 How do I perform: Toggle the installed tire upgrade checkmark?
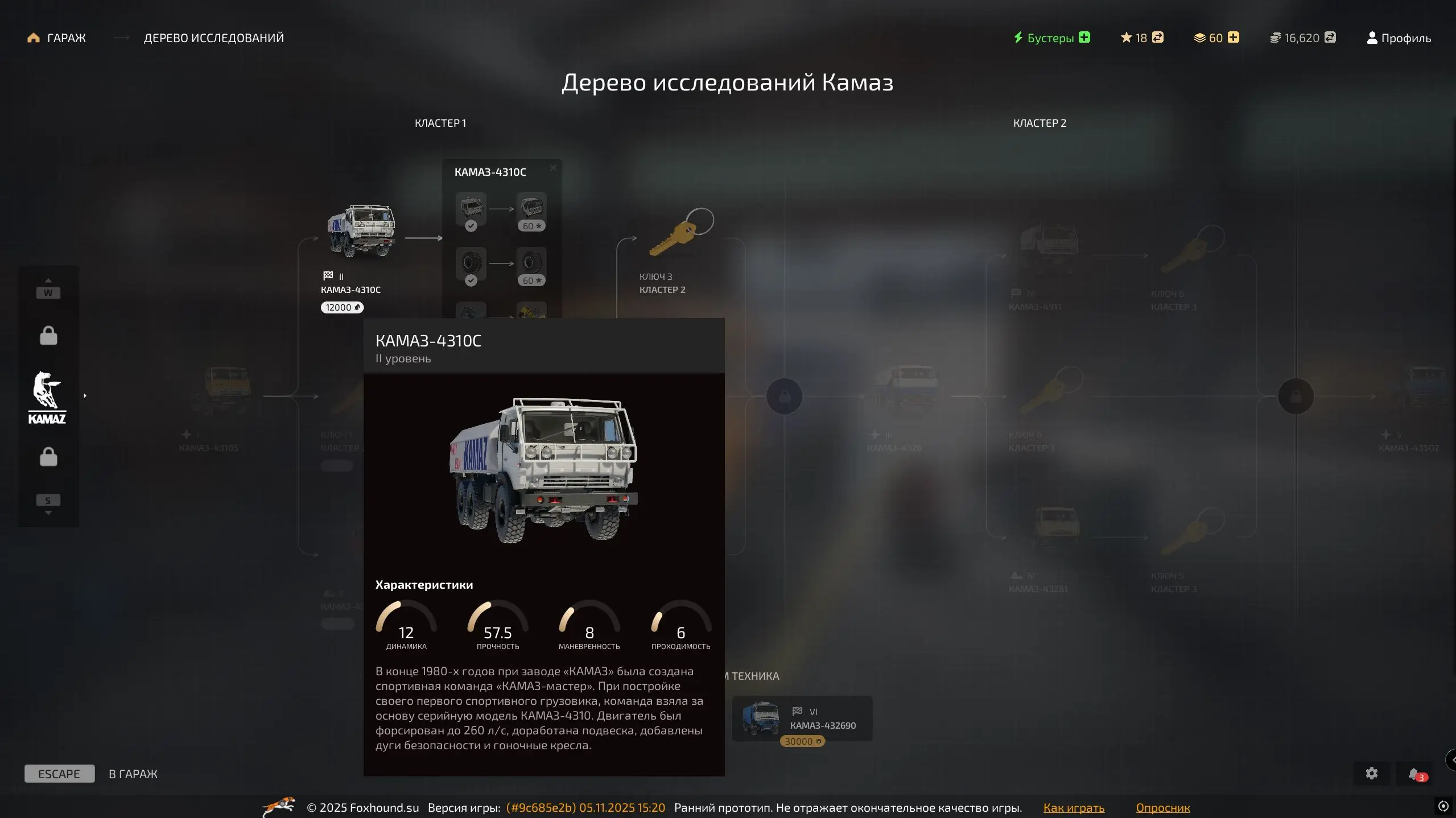tap(471, 280)
